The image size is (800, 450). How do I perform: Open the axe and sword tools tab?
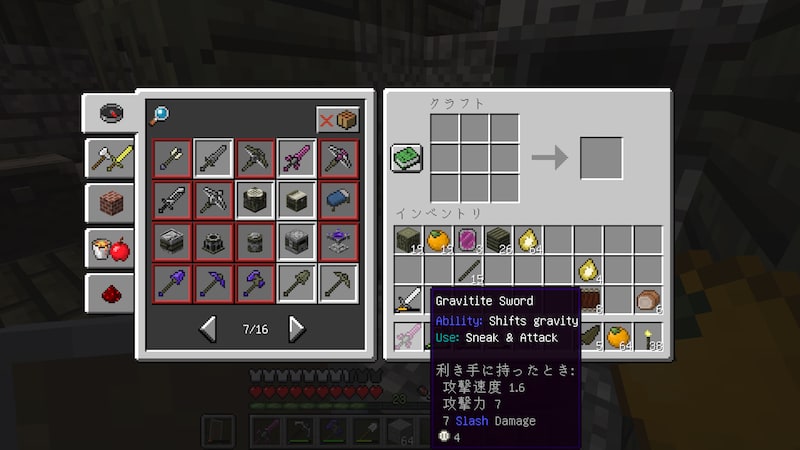(110, 157)
